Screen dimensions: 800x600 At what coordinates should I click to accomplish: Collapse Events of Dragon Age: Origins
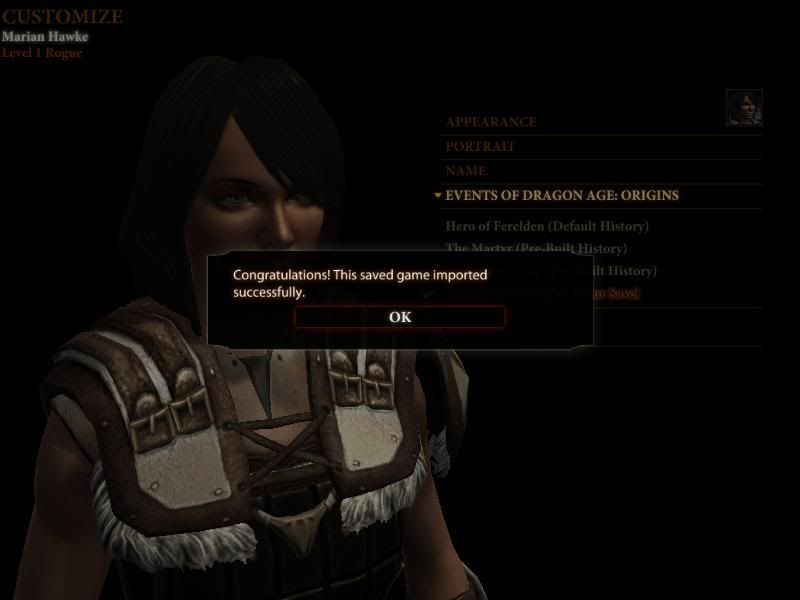coord(561,196)
